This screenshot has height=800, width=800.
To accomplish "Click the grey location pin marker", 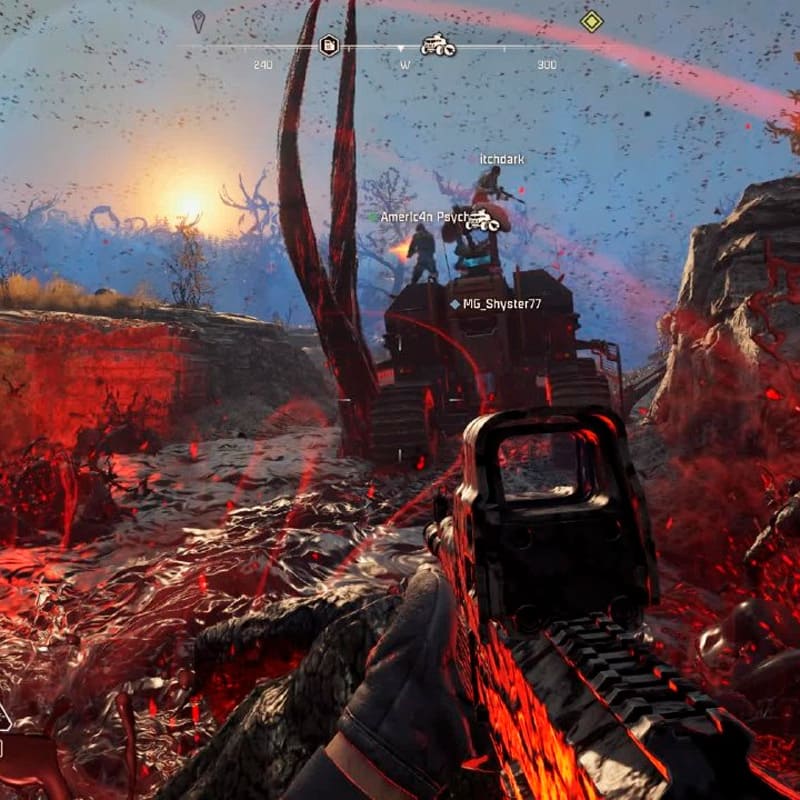I will 198,20.
